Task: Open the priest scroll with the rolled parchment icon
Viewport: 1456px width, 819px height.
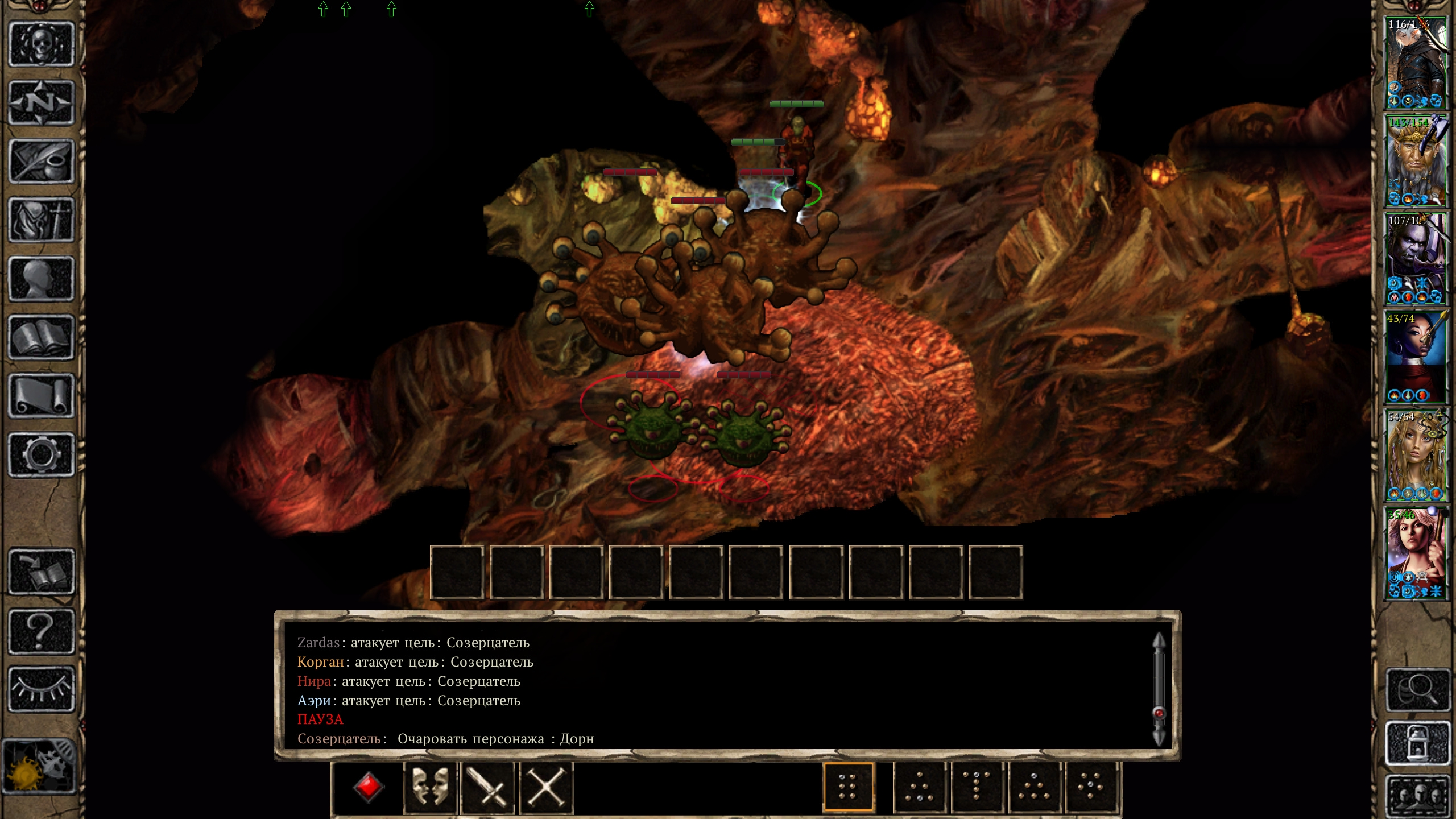Action: [x=41, y=396]
